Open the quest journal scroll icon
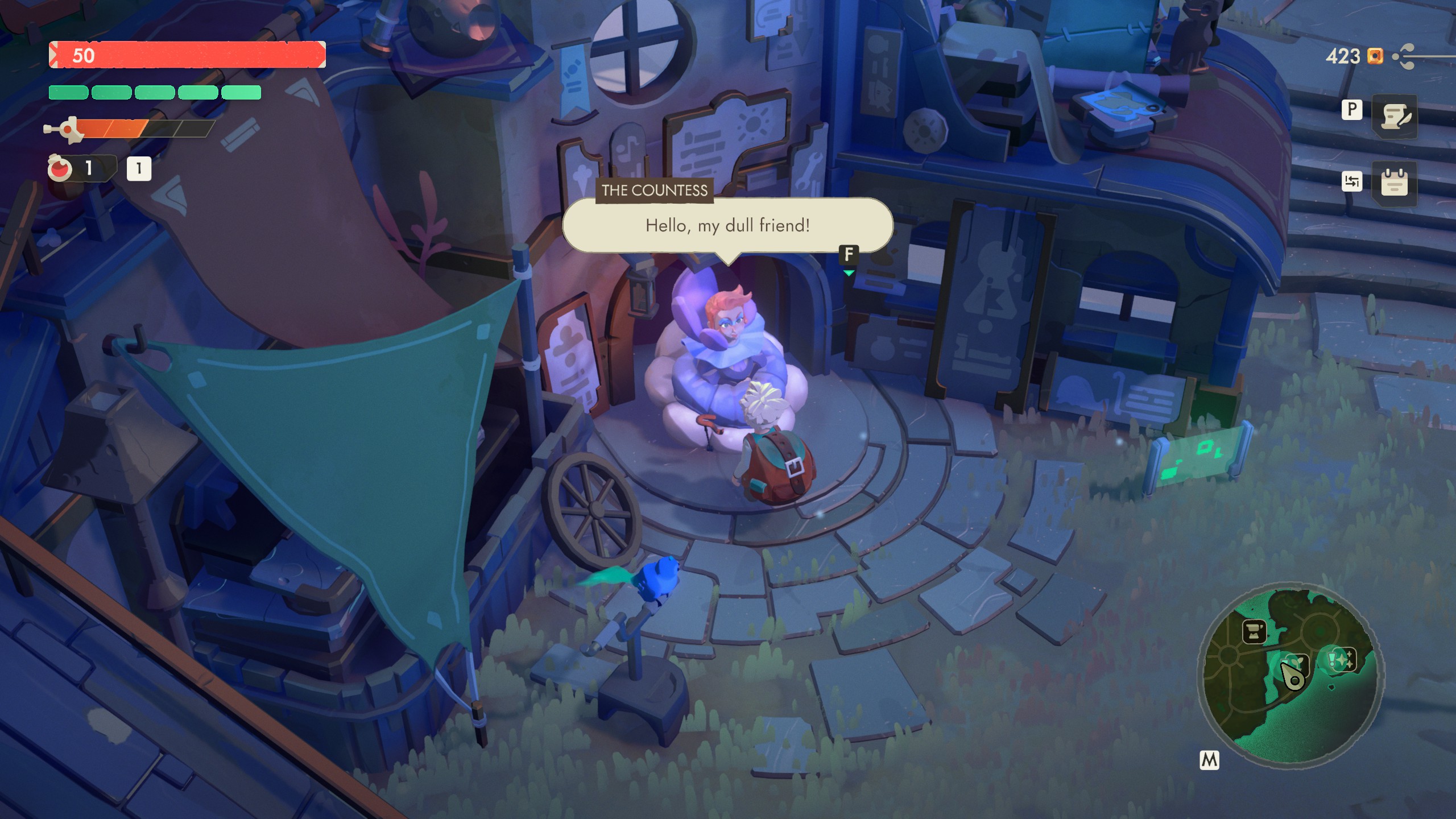The width and height of the screenshot is (1456, 819). tap(1395, 117)
